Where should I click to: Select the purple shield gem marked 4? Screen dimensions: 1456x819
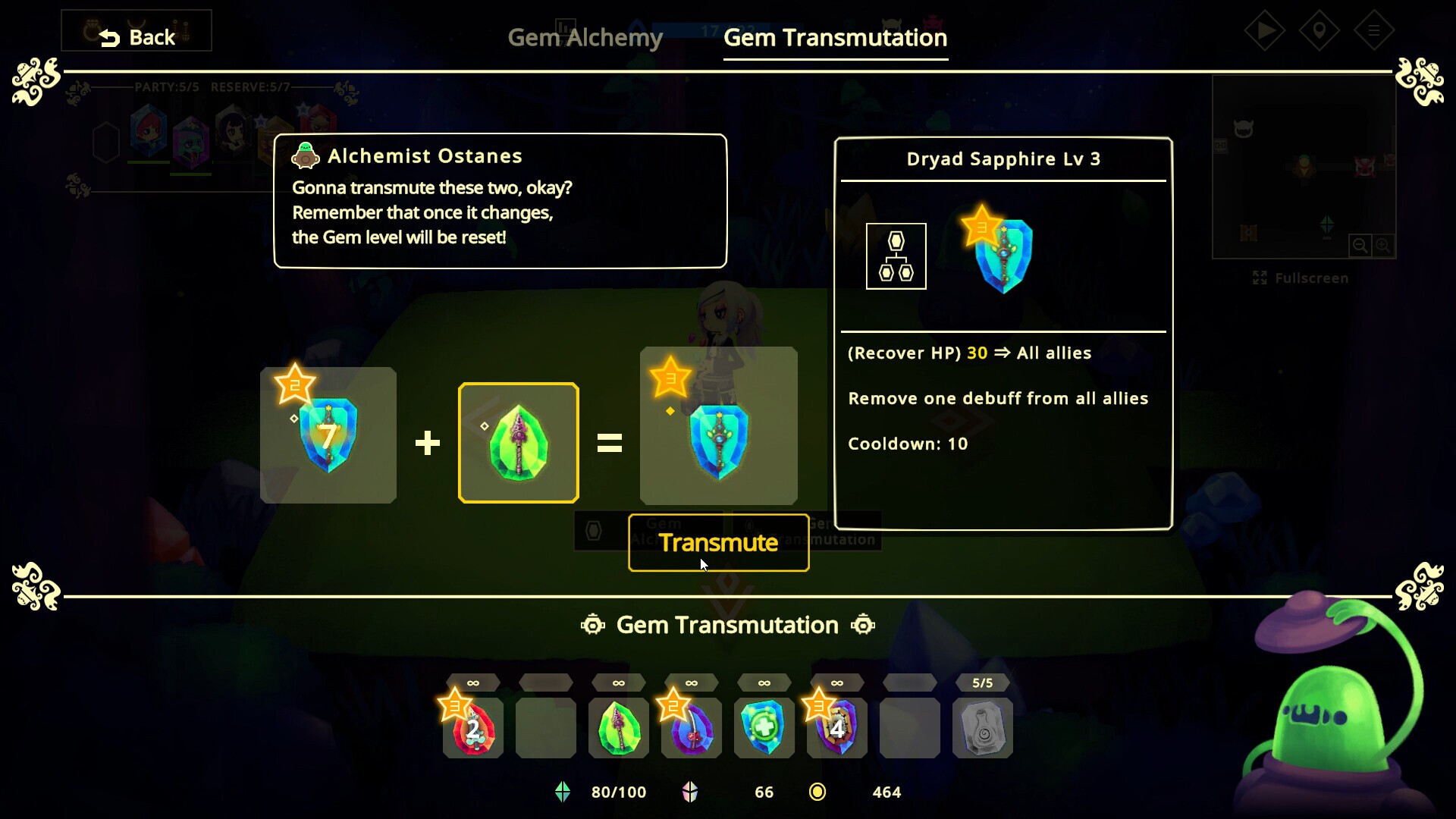836,728
